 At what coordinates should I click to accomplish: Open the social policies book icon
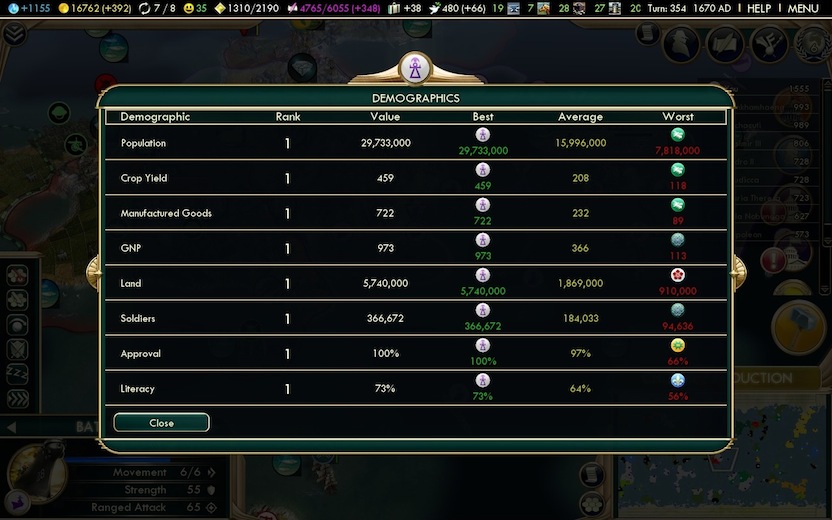click(x=725, y=43)
